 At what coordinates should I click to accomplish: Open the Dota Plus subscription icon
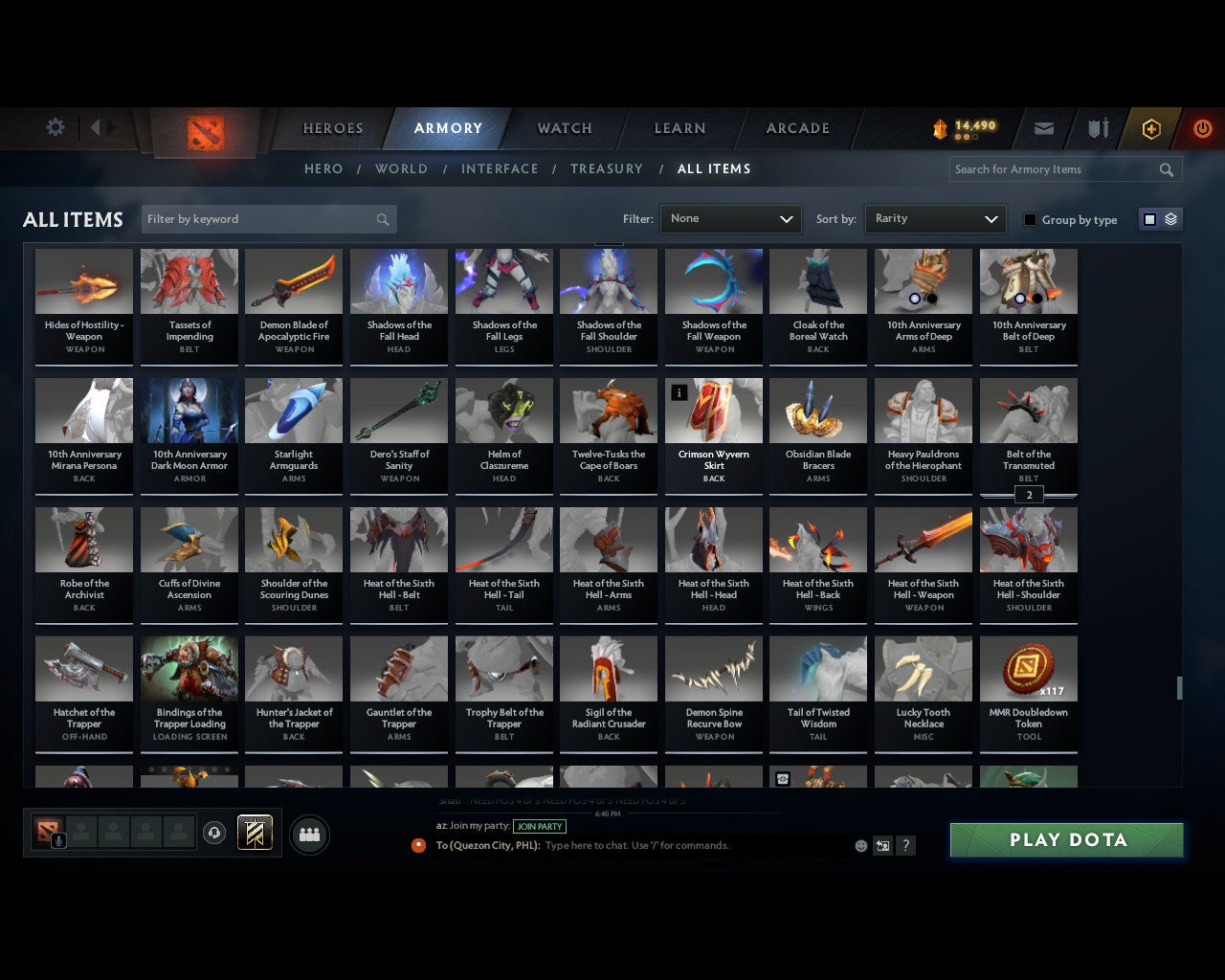(x=1150, y=128)
